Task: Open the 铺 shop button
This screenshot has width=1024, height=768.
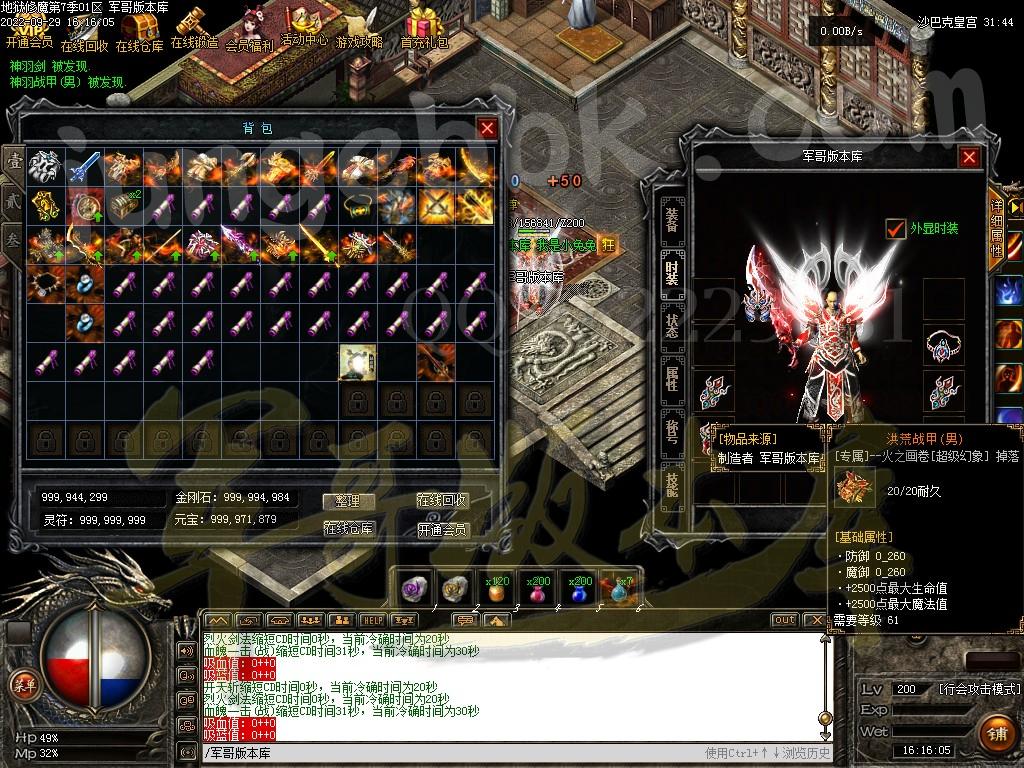Action: tap(994, 733)
